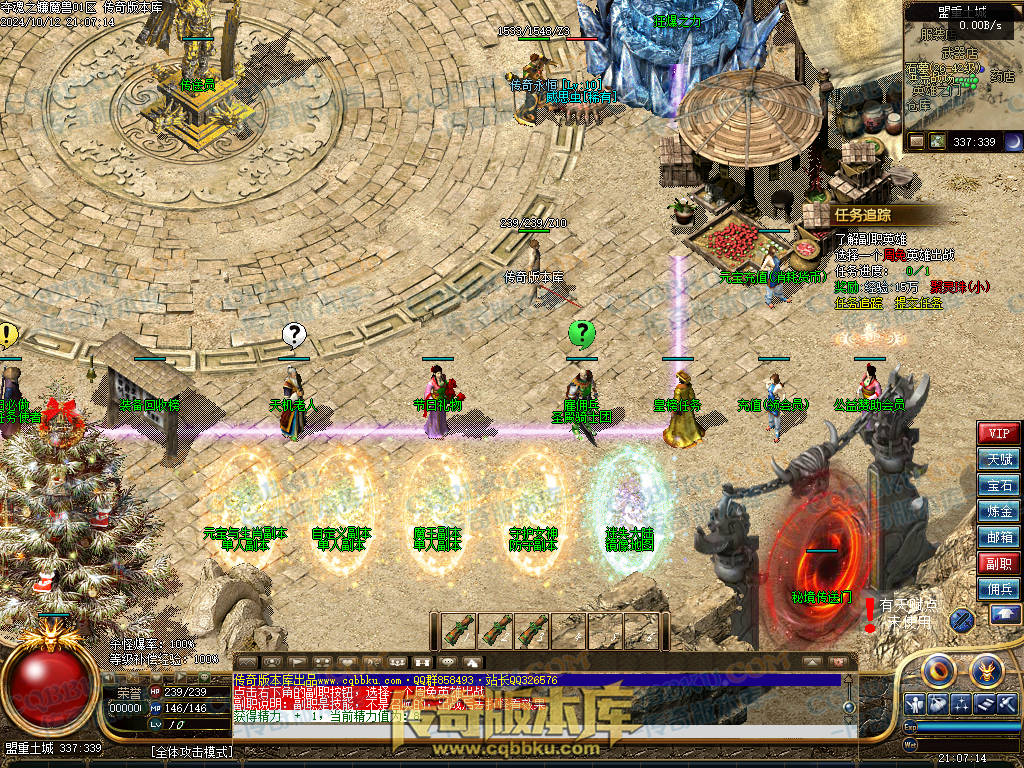Select the first scroll in the hotbar
Viewport: 1024px width, 768px height.
pyautogui.click(x=458, y=630)
